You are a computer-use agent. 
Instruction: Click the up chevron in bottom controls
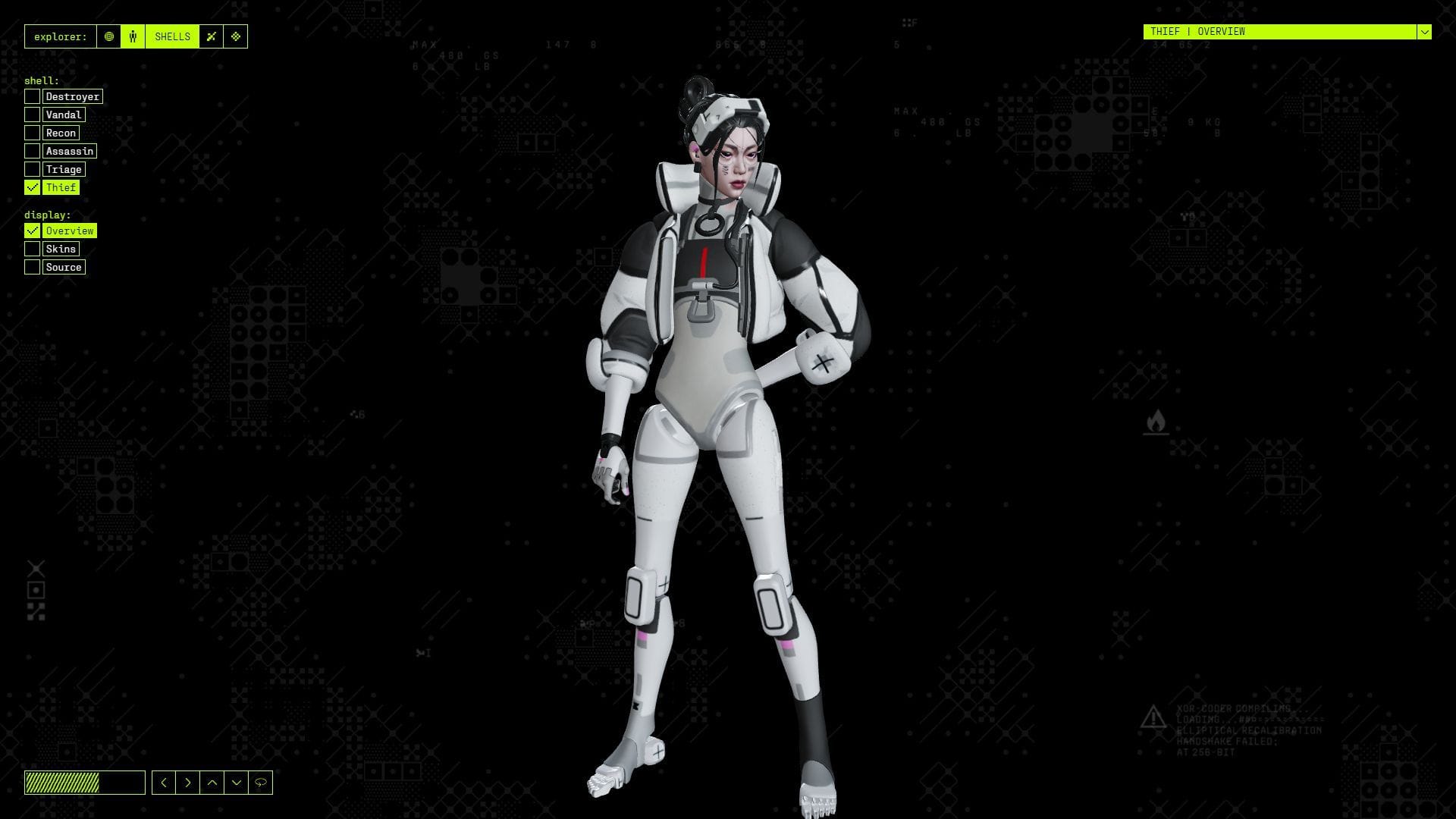[x=212, y=783]
